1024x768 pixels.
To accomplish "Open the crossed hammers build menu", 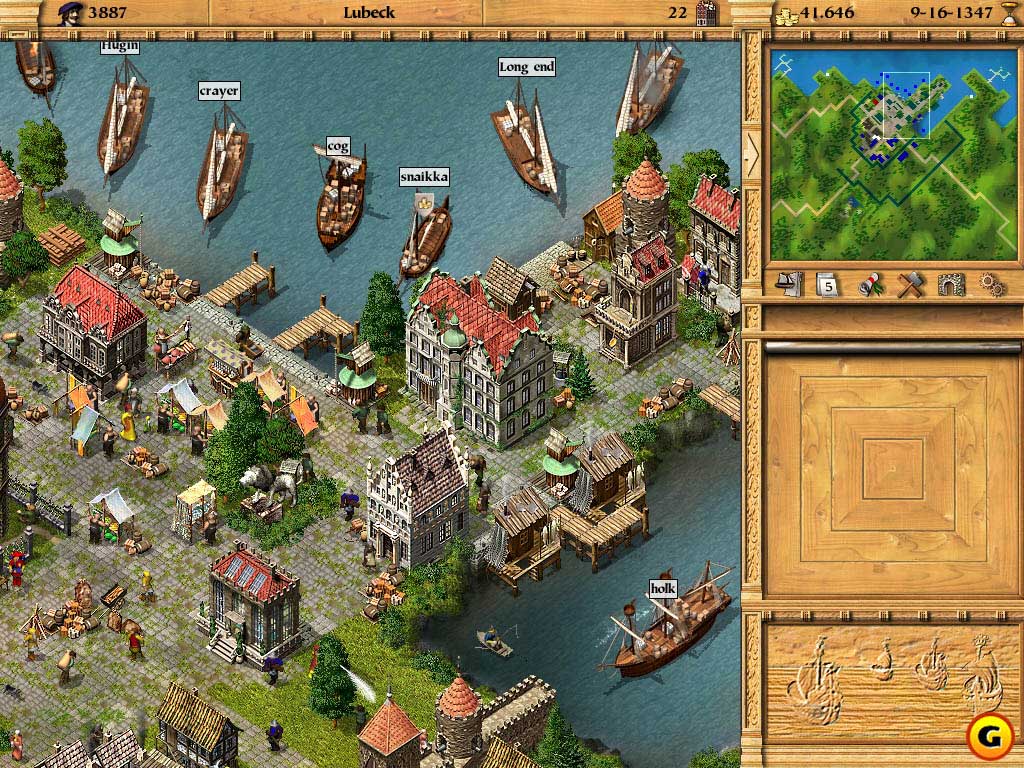I will [908, 285].
